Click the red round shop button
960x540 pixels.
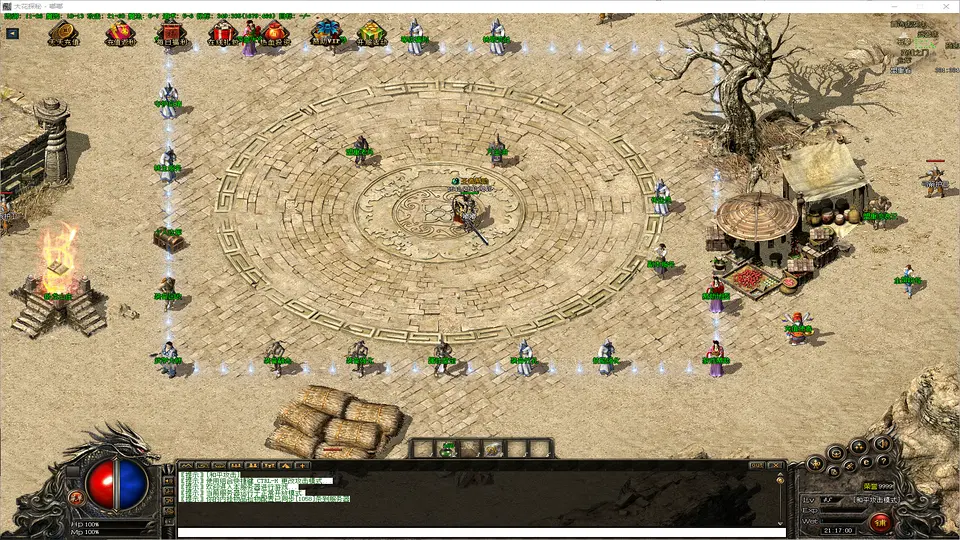point(879,521)
